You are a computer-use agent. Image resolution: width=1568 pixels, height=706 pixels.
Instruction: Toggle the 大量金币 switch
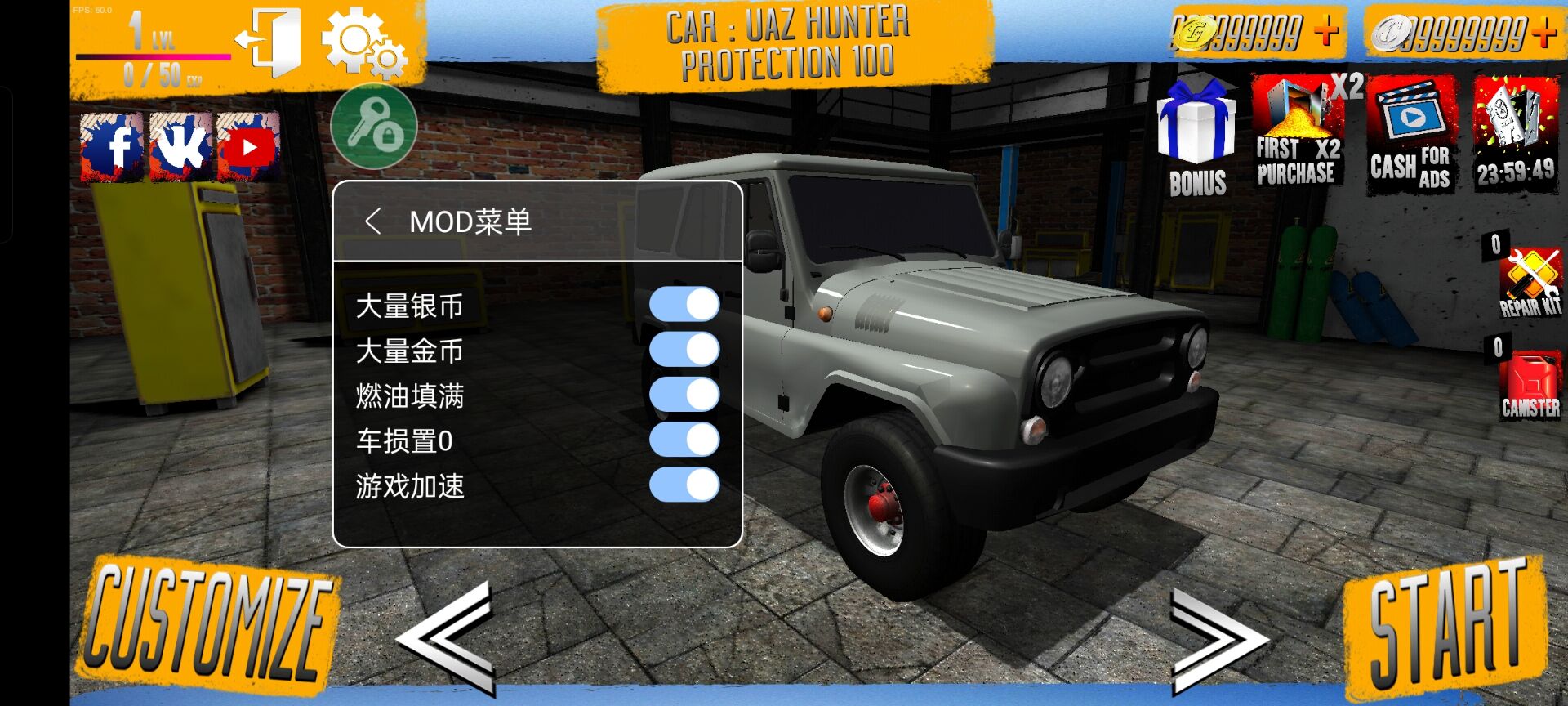pos(684,350)
